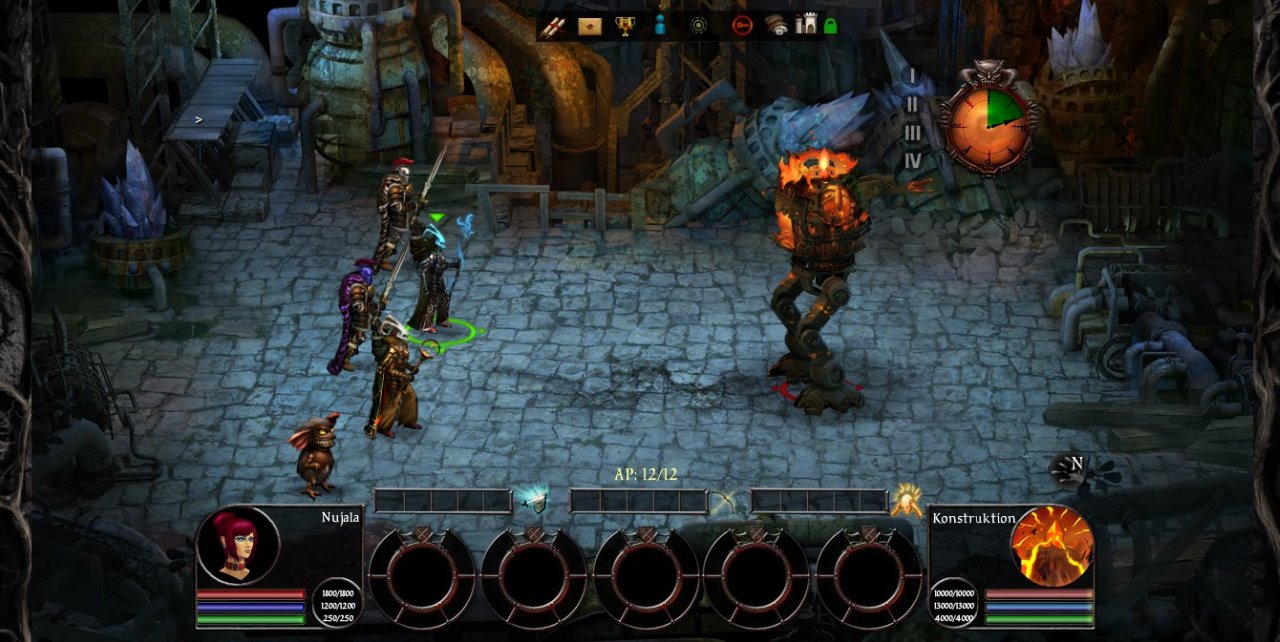Show the golden trophy achievements
This screenshot has width=1280, height=642.
625,27
